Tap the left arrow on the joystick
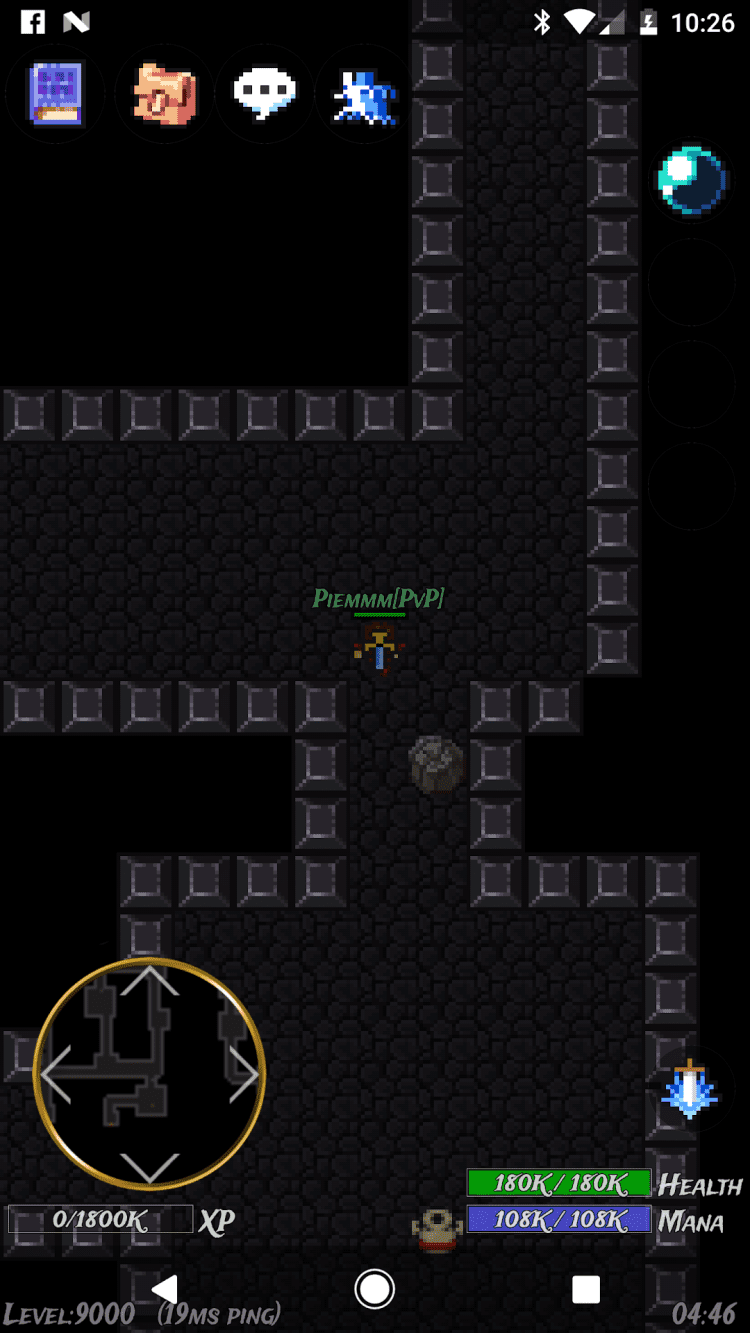 click(57, 1074)
